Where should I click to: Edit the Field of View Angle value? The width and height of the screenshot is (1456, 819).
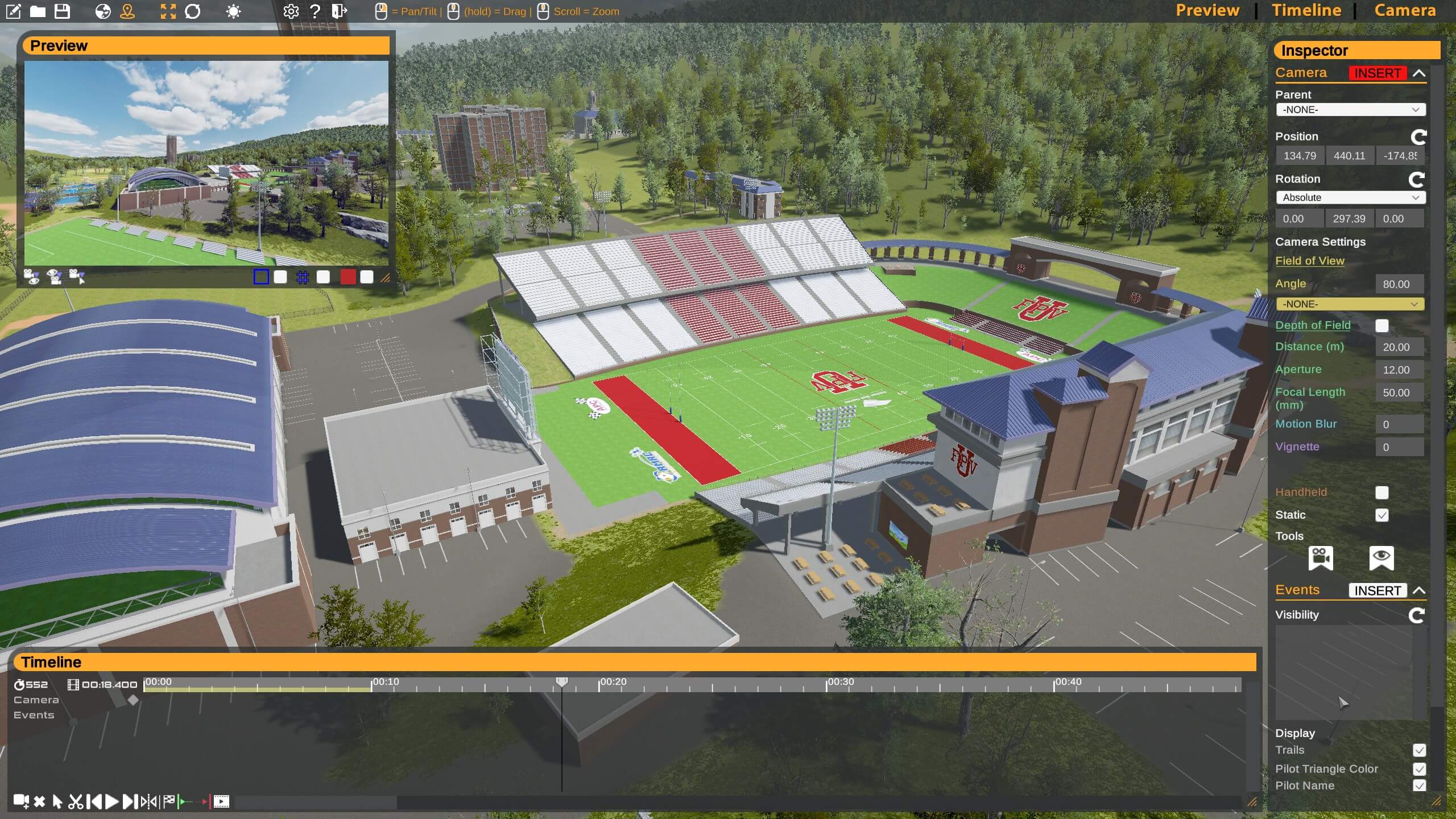1398,284
